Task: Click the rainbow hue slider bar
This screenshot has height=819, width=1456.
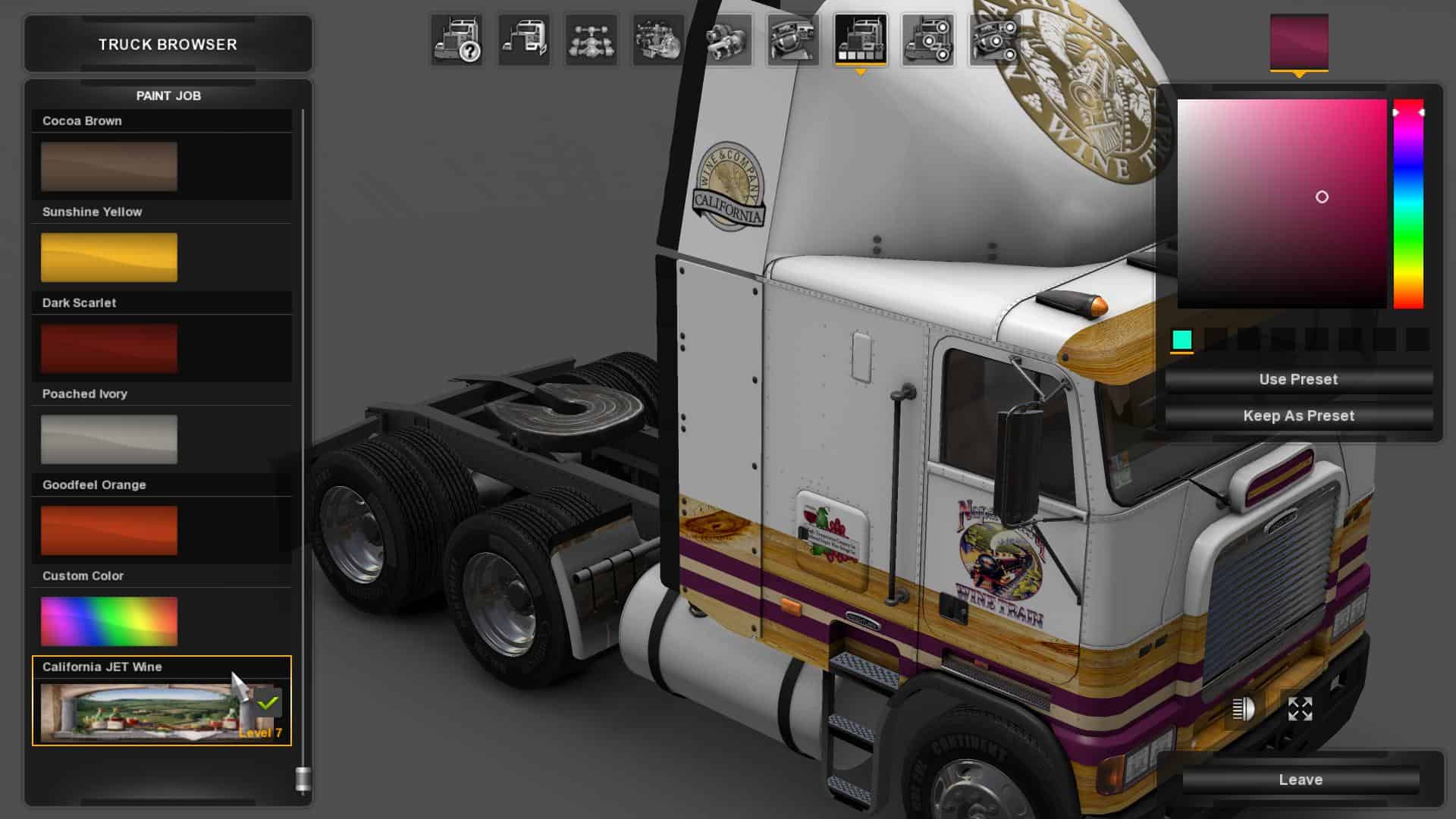Action: (1408, 205)
